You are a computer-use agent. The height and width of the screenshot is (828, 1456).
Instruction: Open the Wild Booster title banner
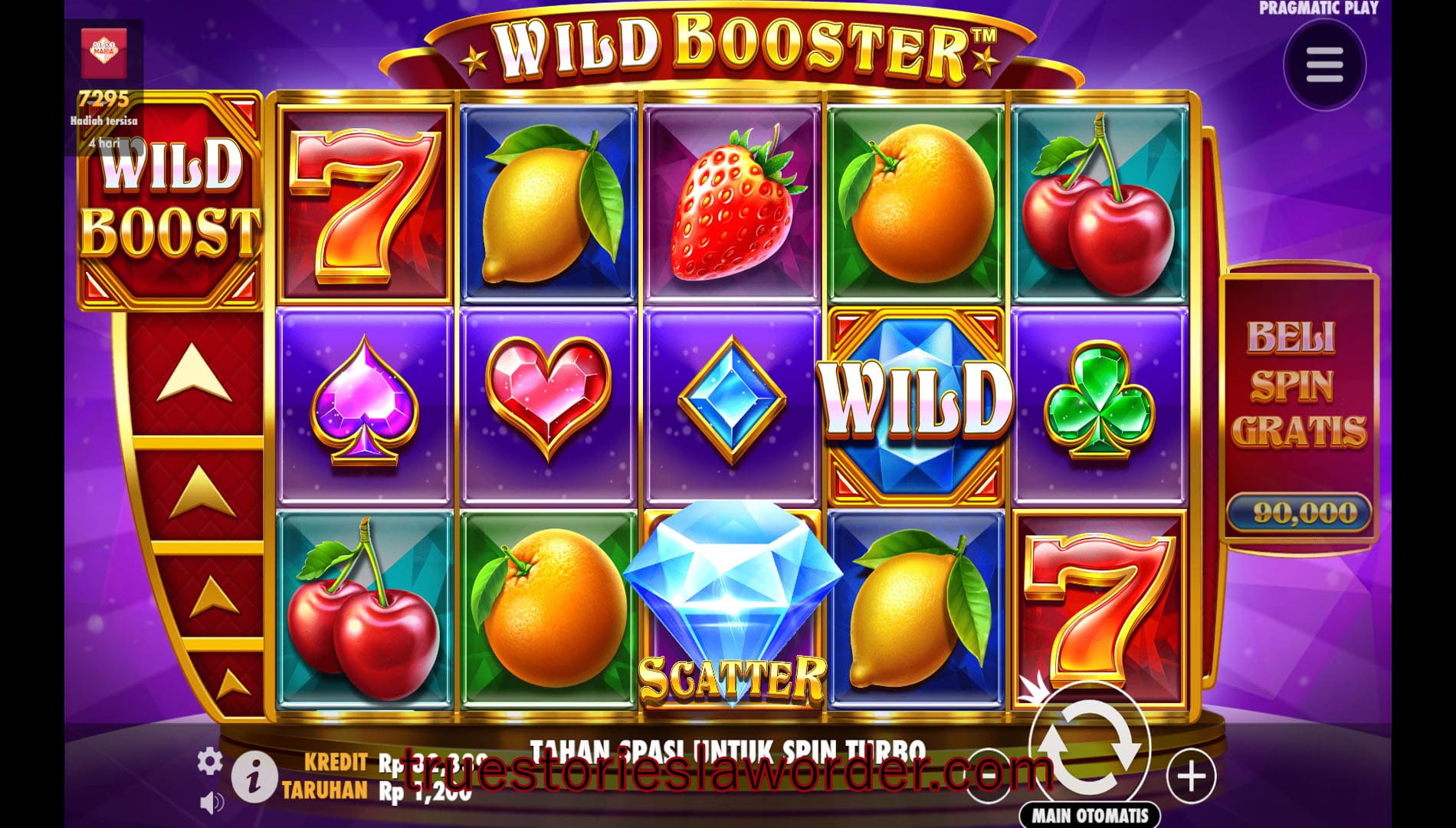coord(728,48)
